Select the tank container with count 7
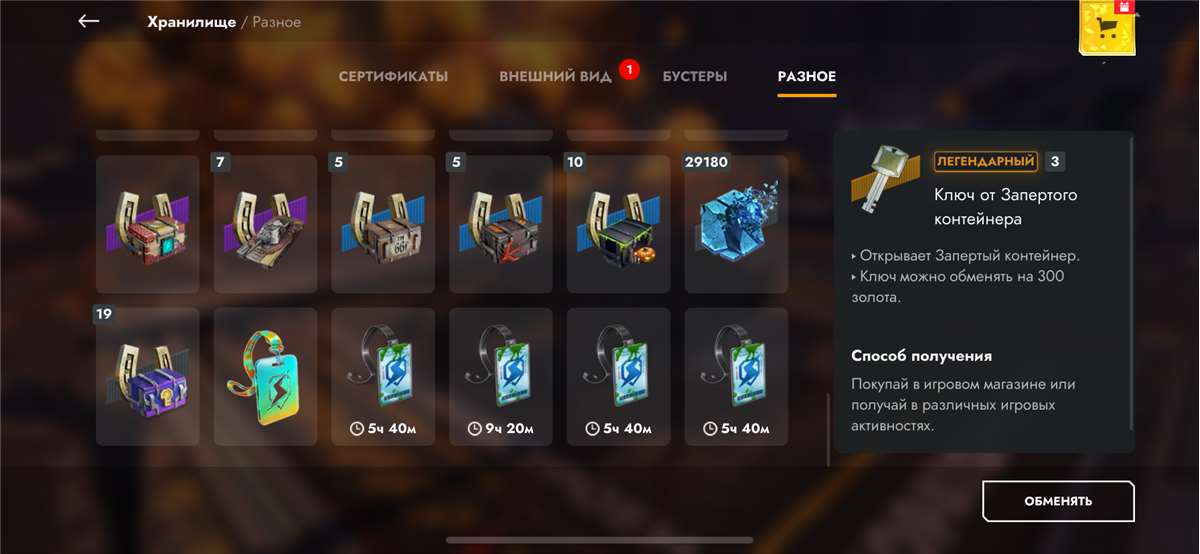The image size is (1200, 554). tap(265, 224)
